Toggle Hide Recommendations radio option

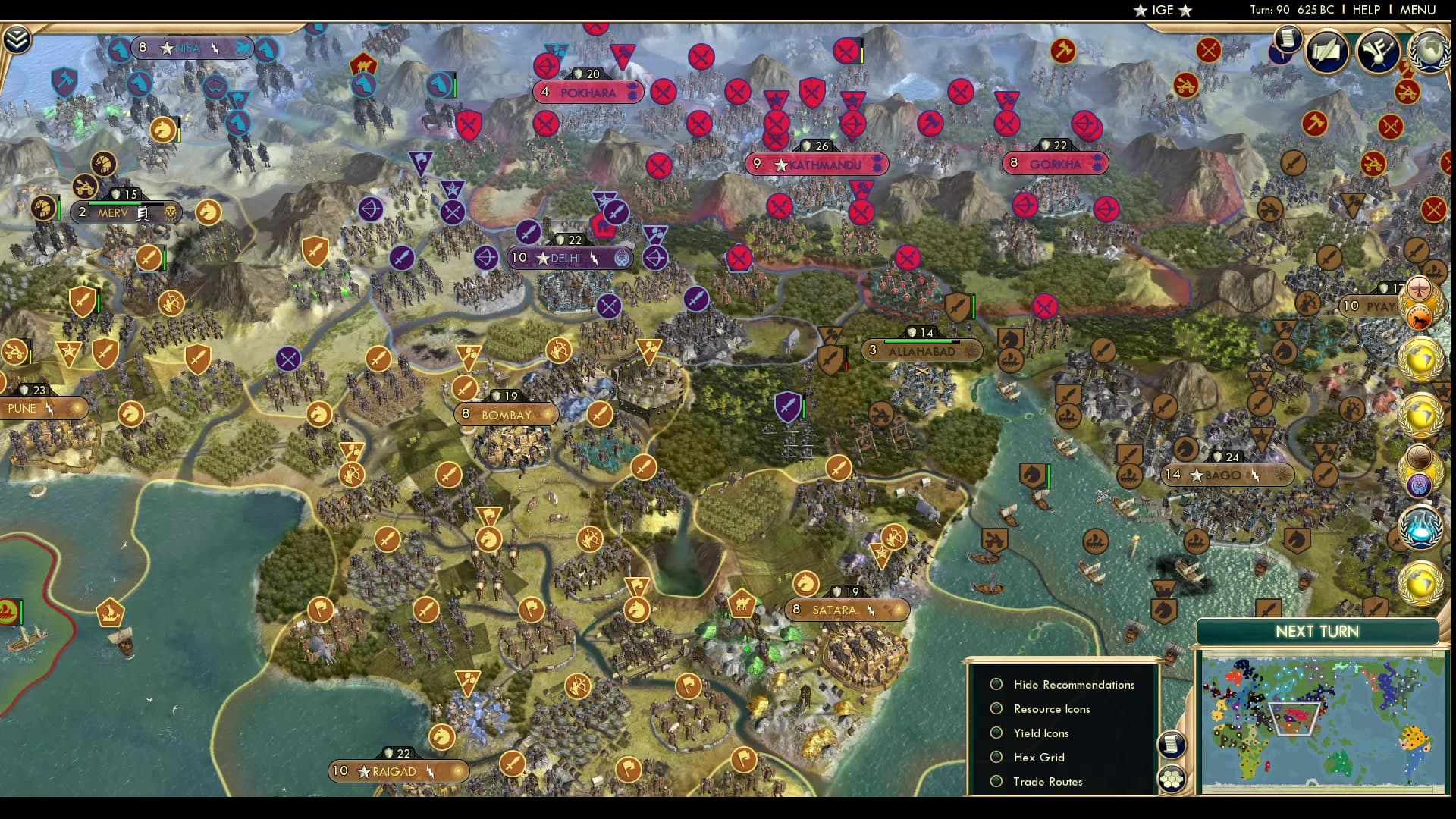tap(996, 684)
